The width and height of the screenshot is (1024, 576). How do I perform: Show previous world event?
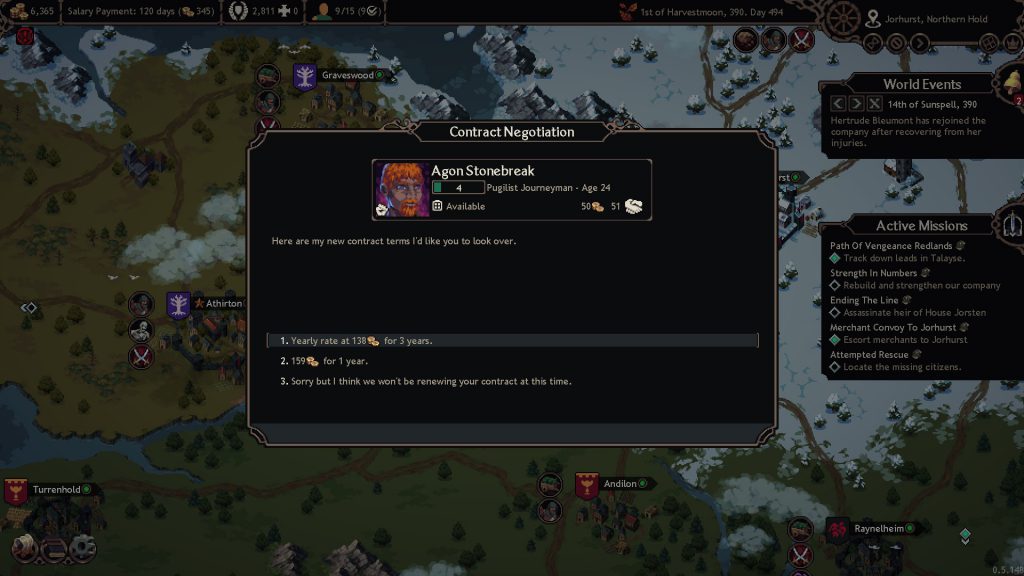(838, 103)
